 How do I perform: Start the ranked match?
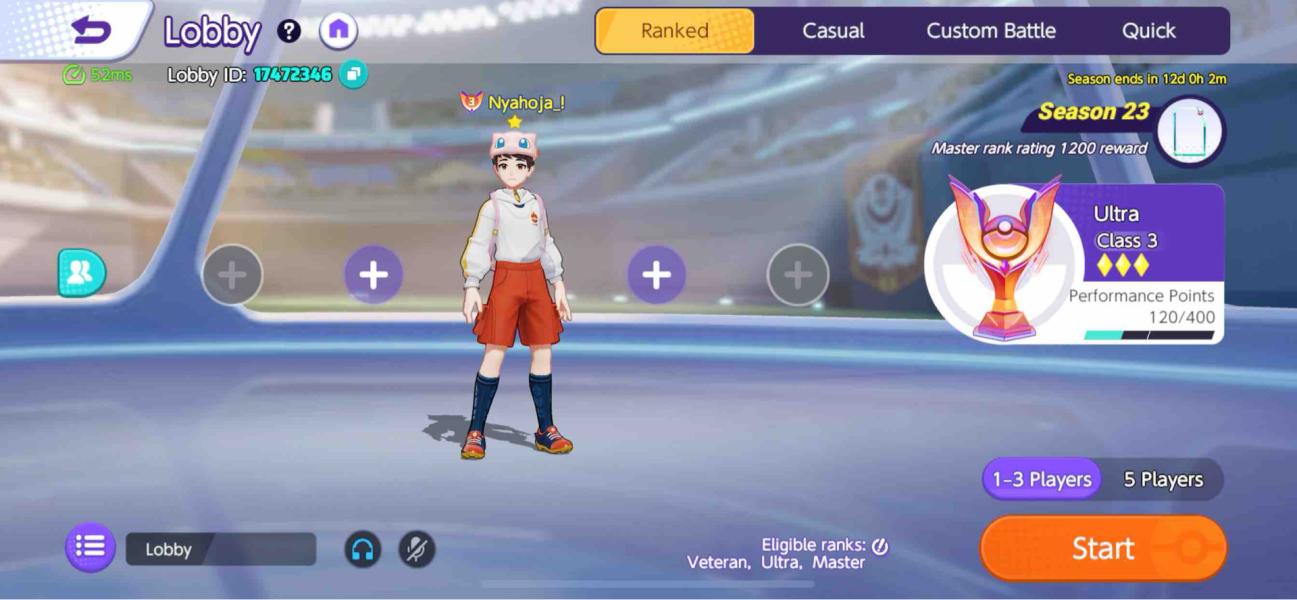click(x=1103, y=548)
